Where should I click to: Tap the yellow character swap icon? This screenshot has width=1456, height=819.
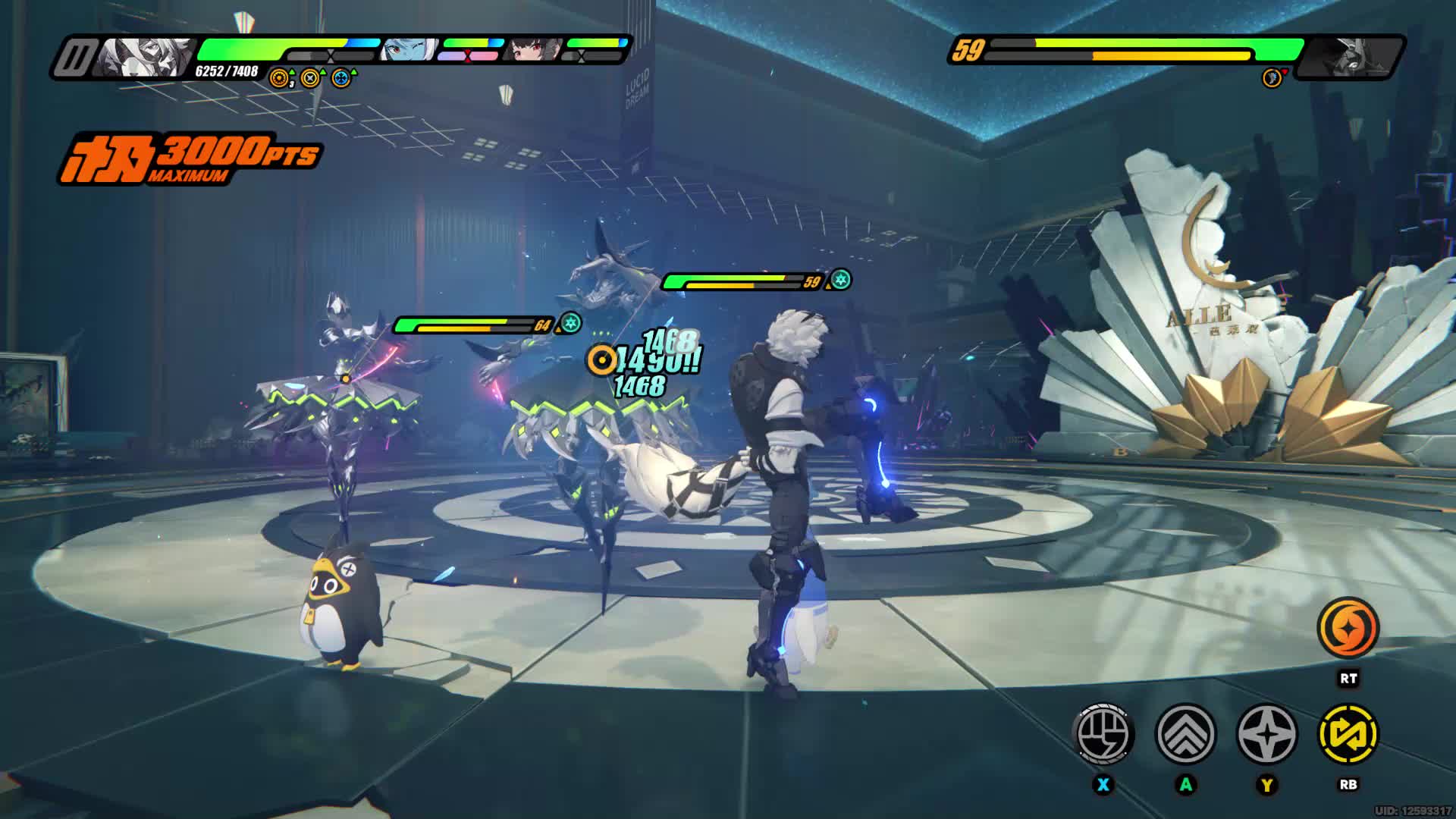pos(1348,734)
